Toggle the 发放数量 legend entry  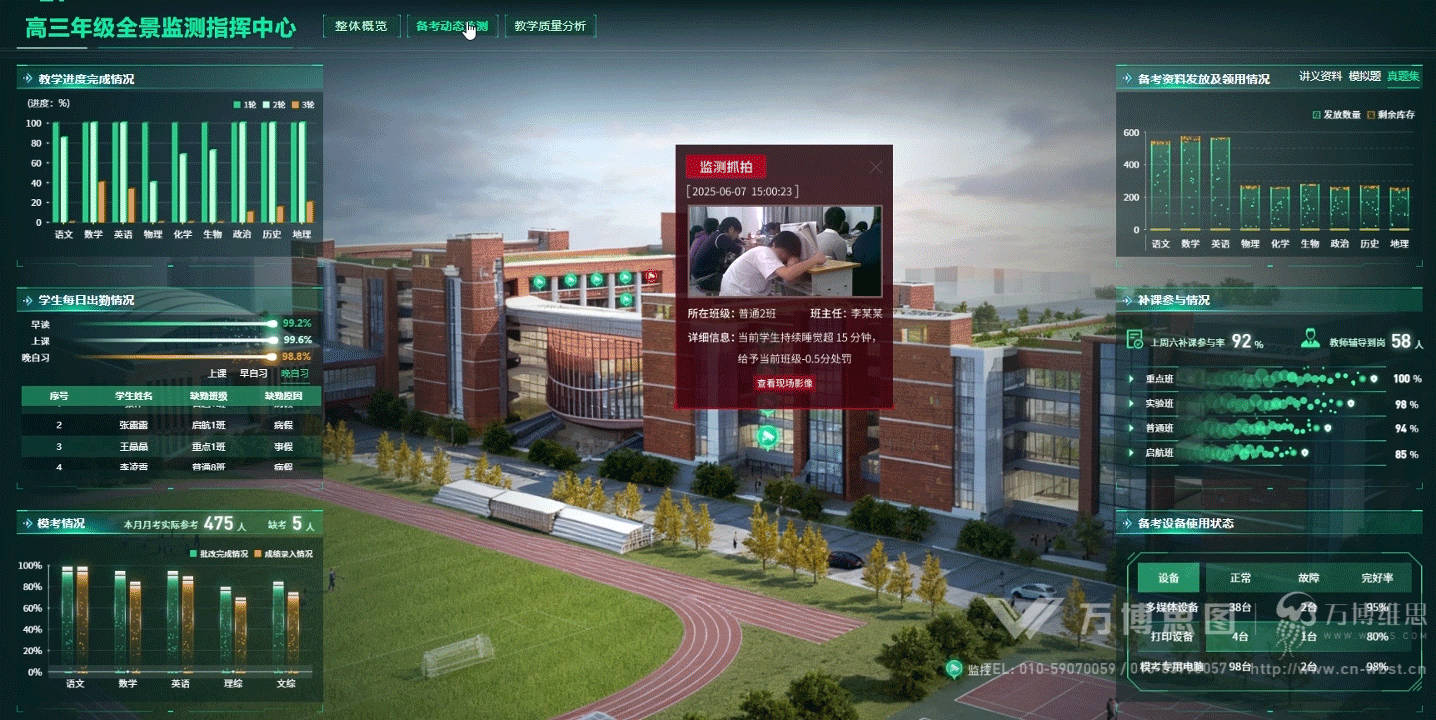point(1335,115)
